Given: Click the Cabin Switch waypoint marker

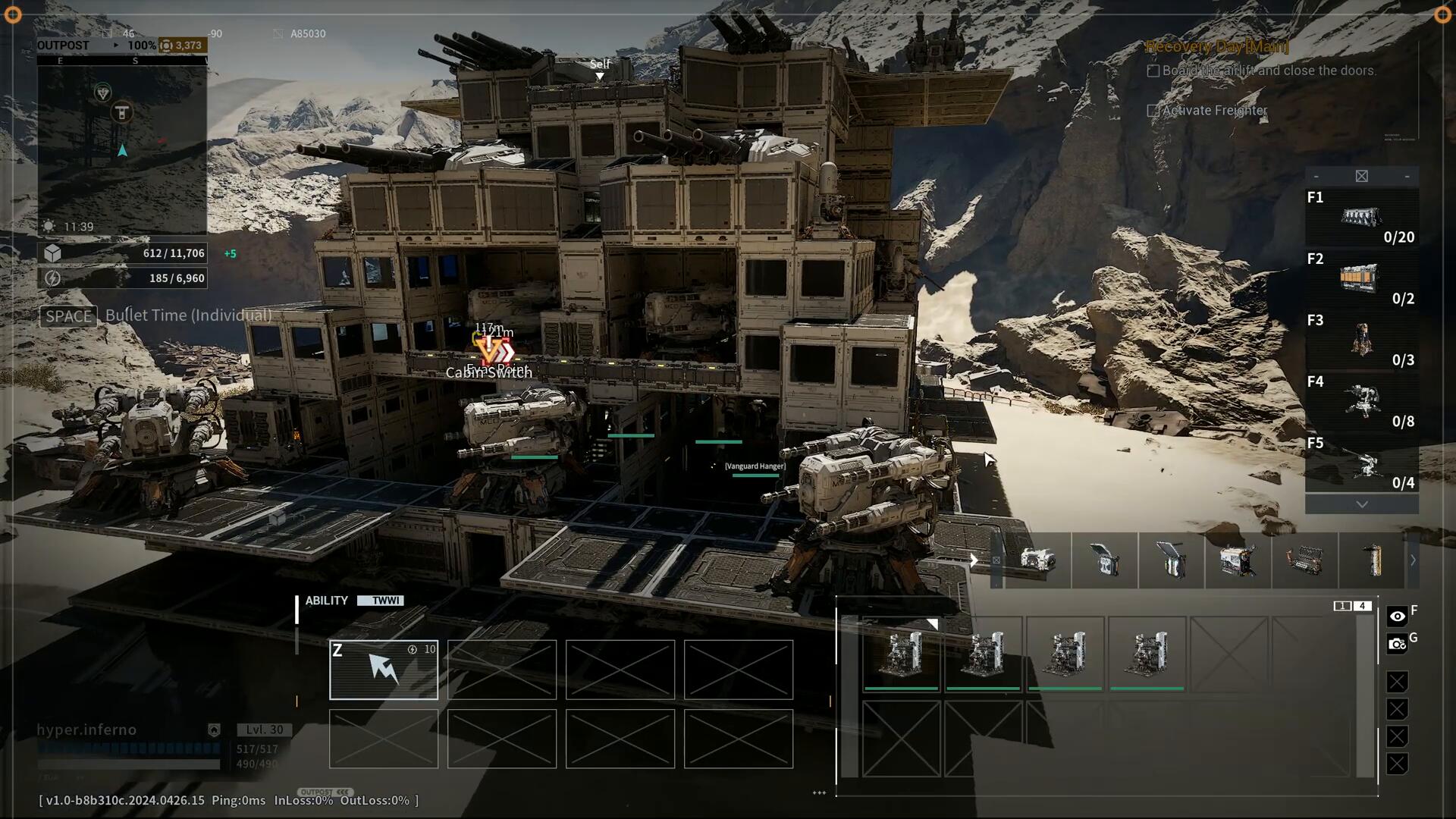Looking at the screenshot, I should pyautogui.click(x=489, y=352).
